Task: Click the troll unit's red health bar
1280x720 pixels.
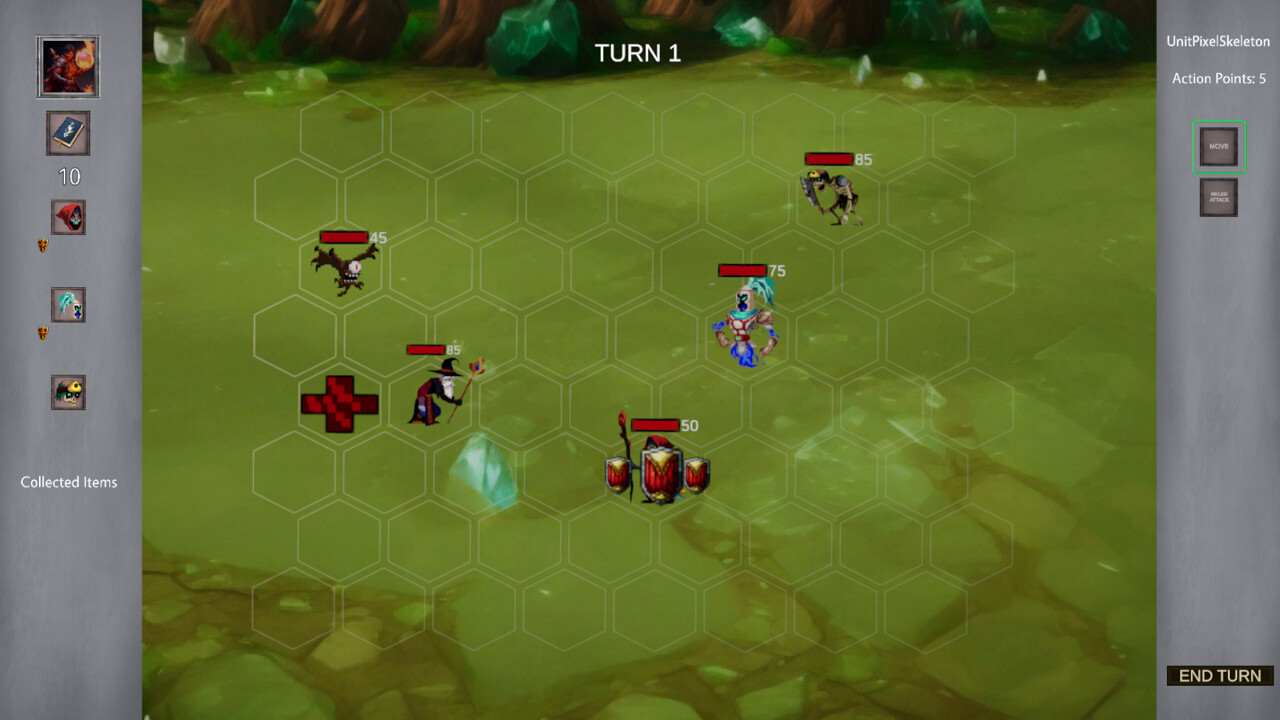Action: [740, 270]
